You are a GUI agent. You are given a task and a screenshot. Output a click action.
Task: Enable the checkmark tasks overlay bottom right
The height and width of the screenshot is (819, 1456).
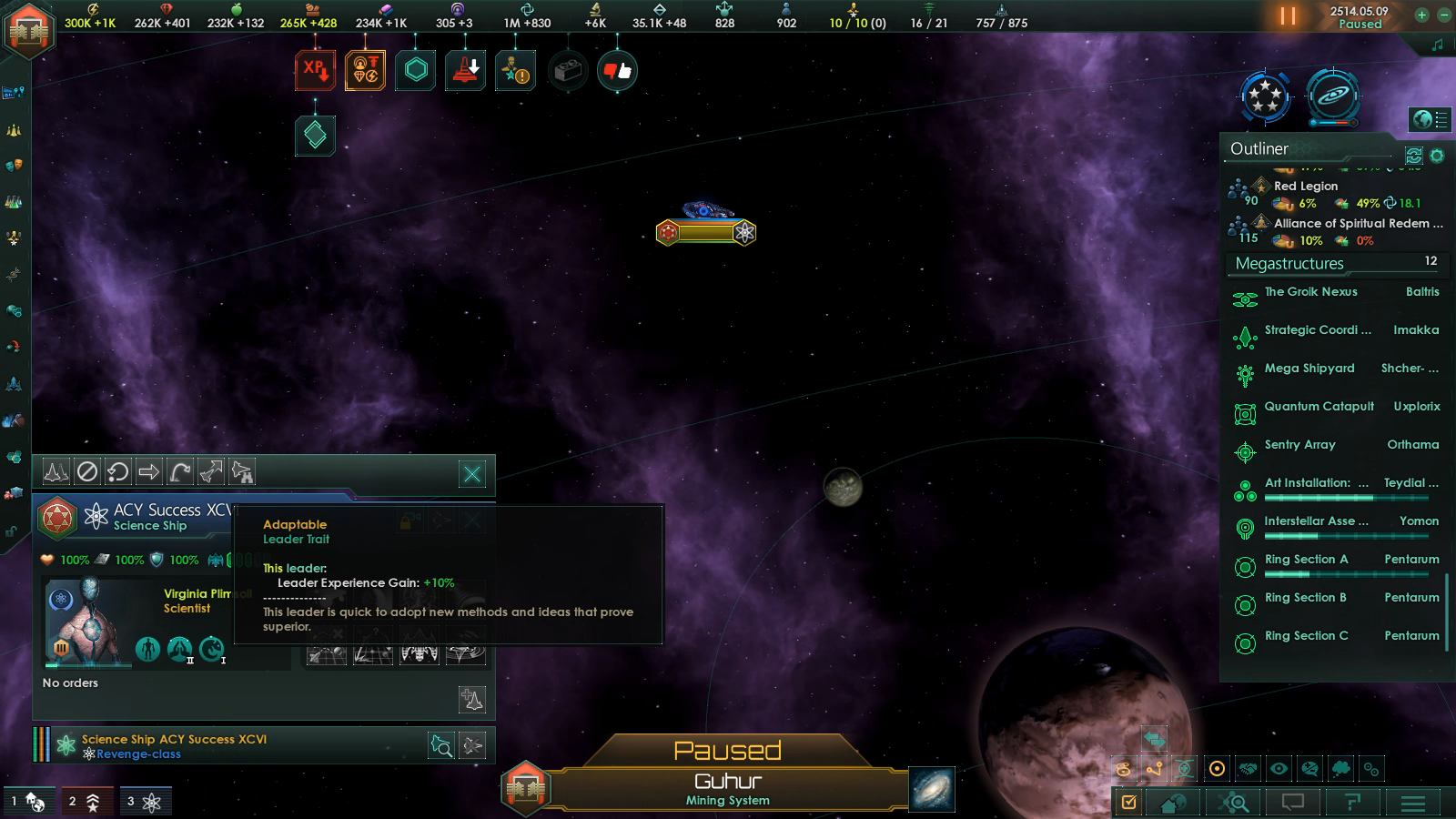pos(1128,804)
